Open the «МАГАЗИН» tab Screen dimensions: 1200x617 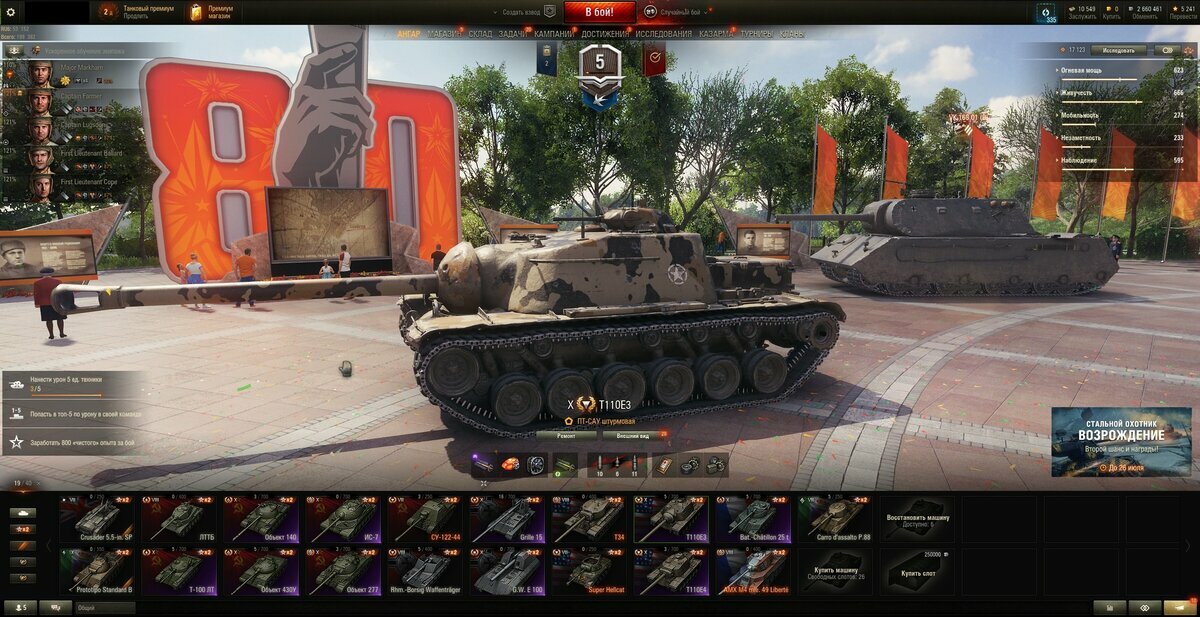click(445, 34)
